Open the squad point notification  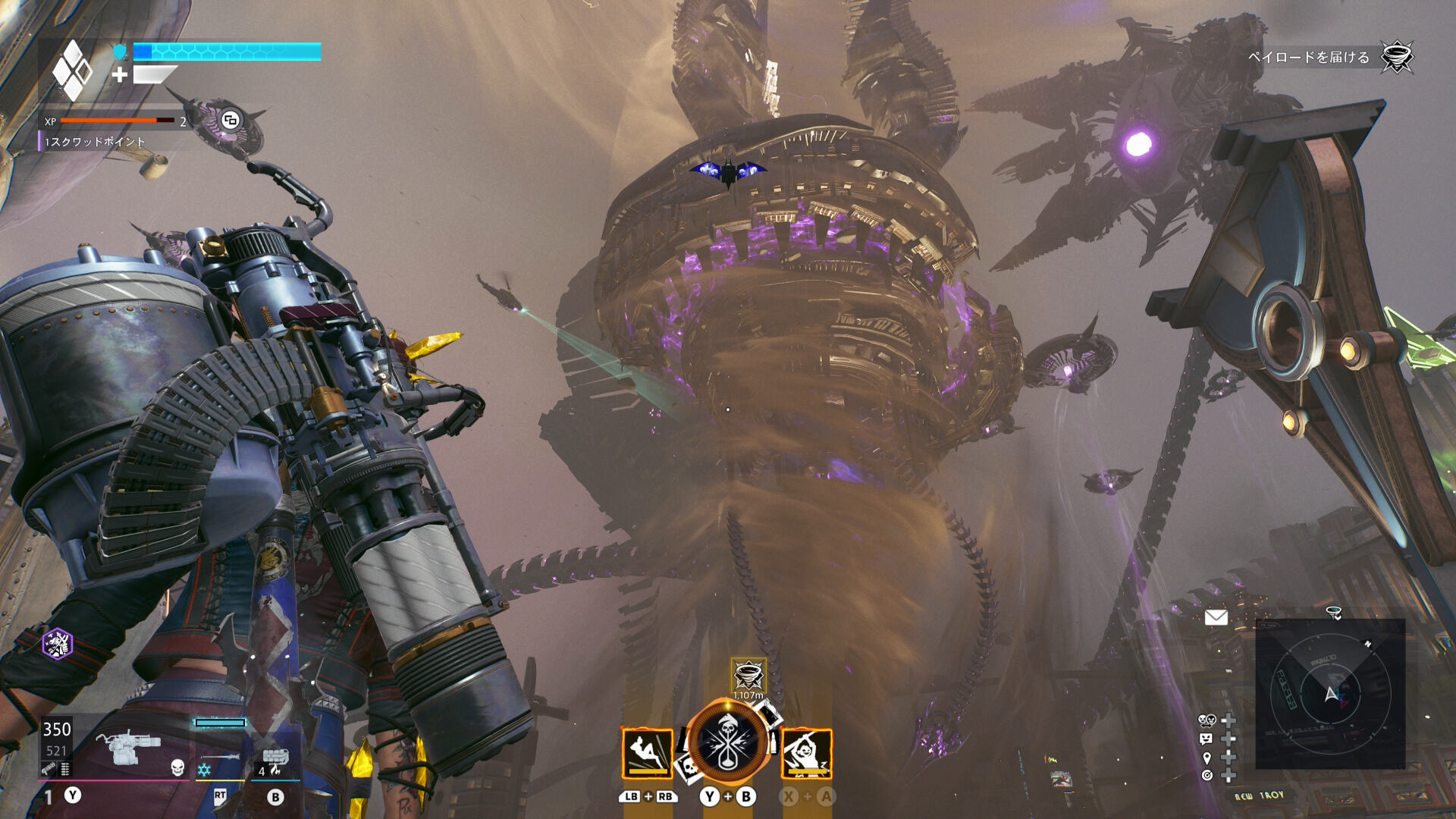95,142
